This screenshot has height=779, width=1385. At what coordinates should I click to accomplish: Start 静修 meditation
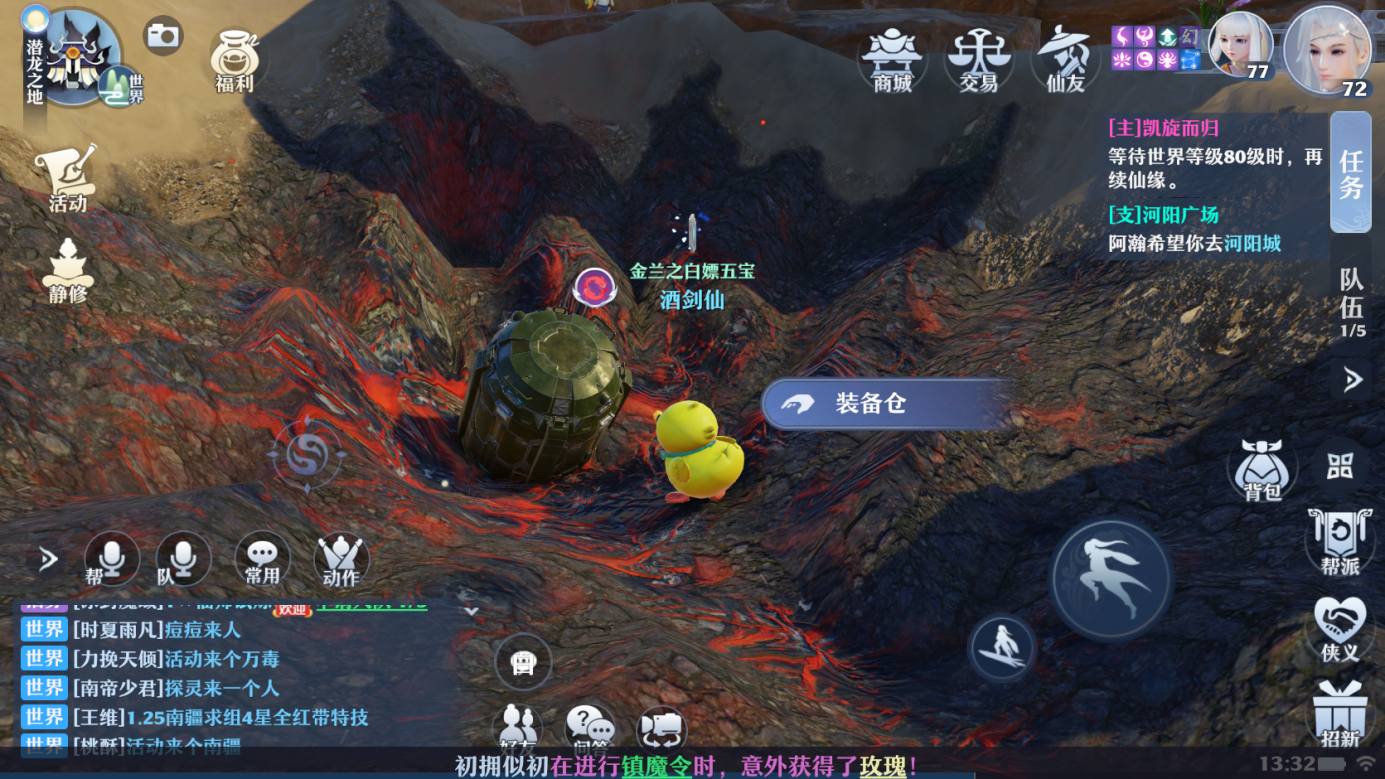68,271
